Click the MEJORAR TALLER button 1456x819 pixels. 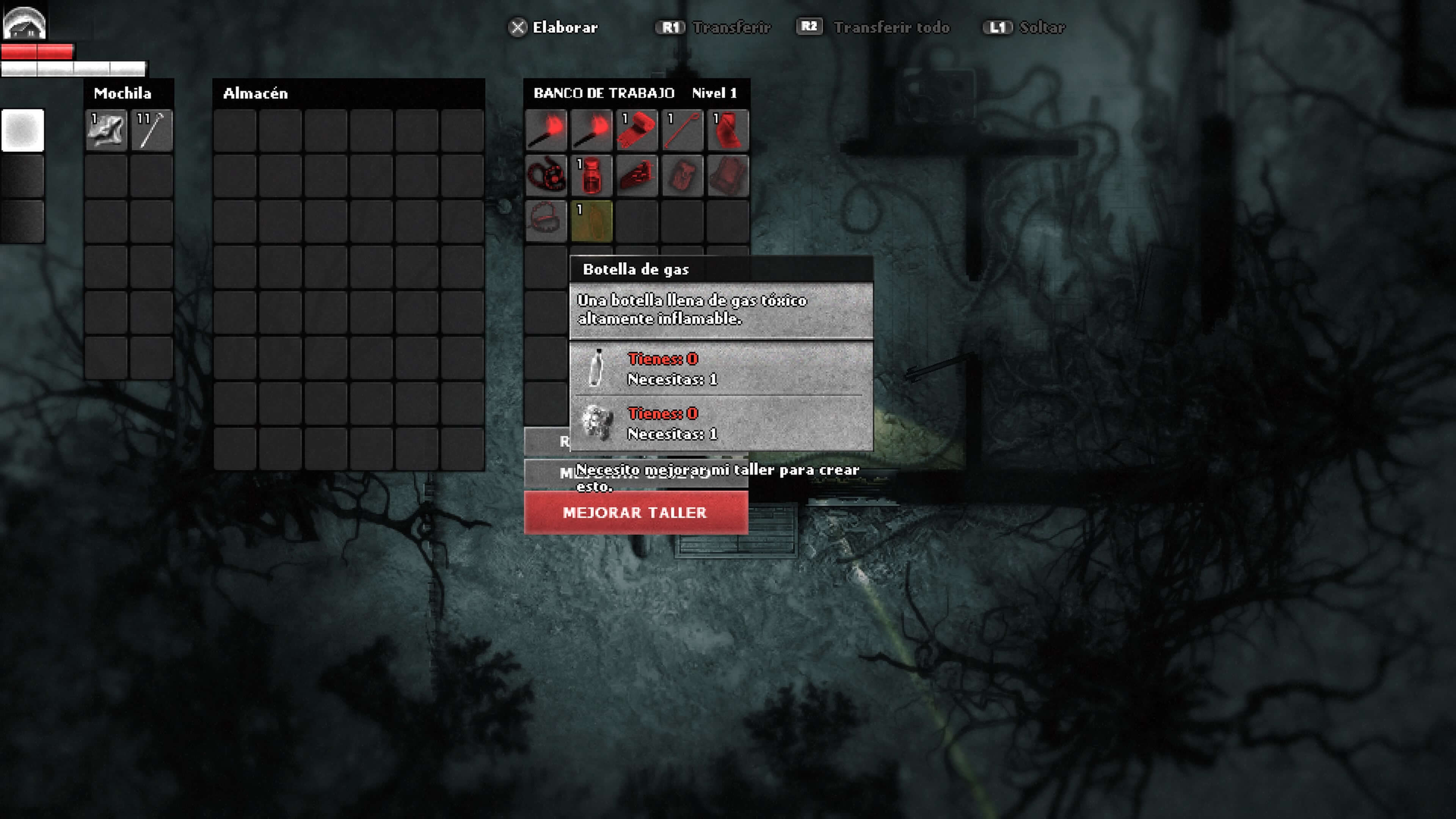click(636, 512)
